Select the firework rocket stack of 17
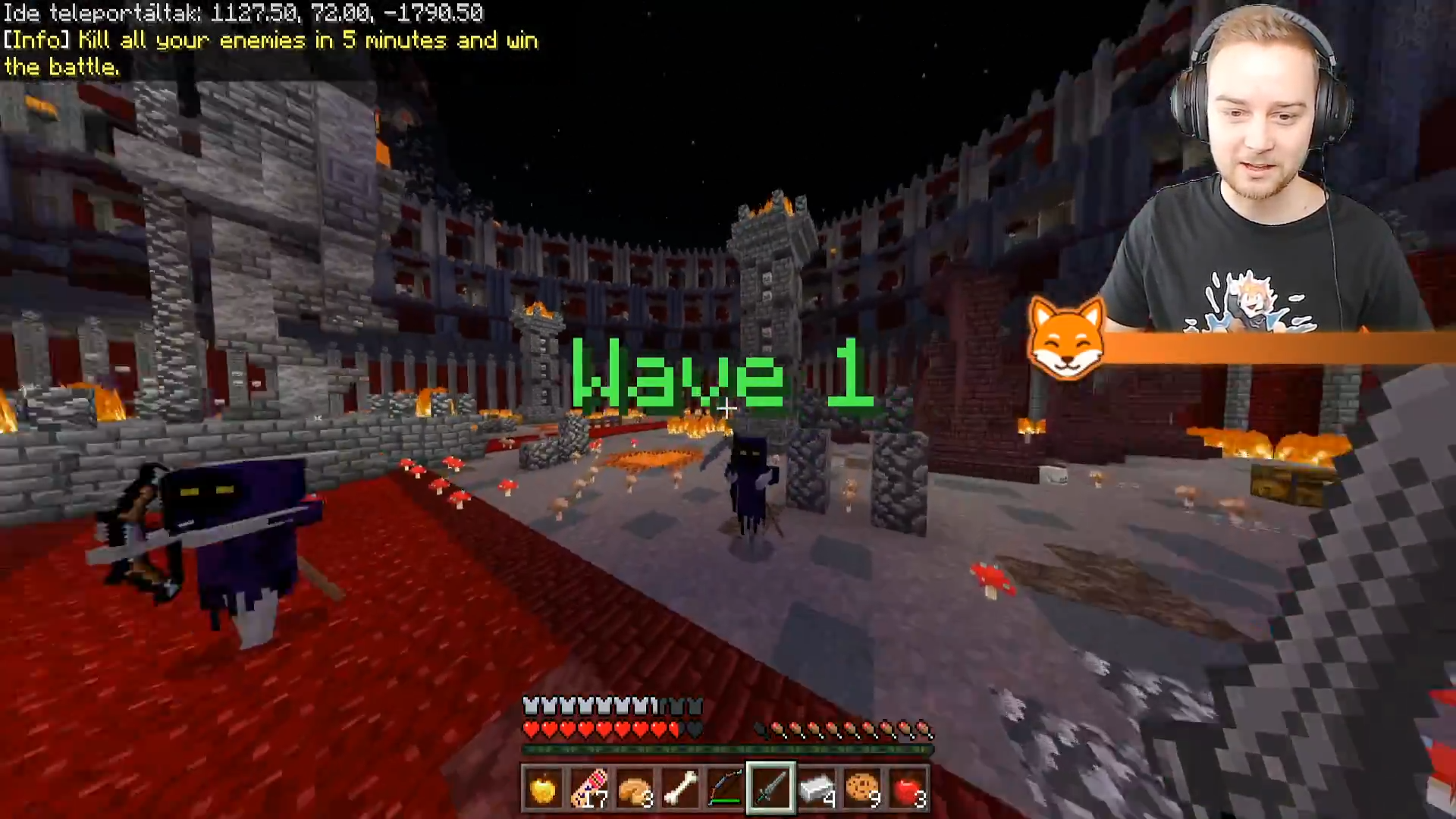 (589, 789)
